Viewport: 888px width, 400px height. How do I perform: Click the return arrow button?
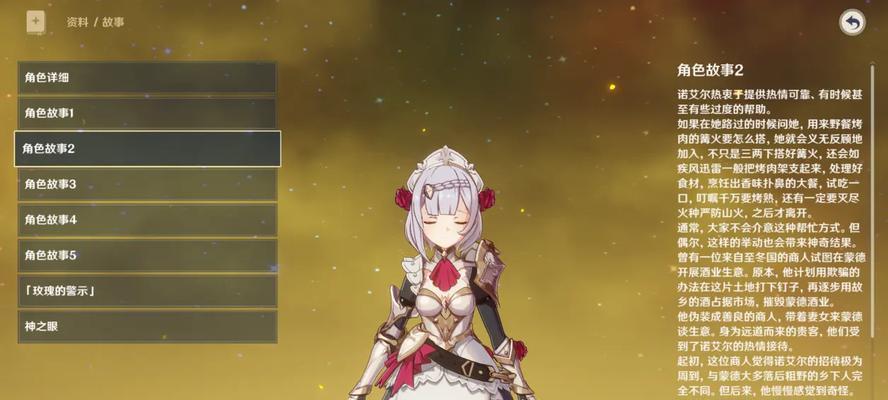pyautogui.click(x=852, y=22)
